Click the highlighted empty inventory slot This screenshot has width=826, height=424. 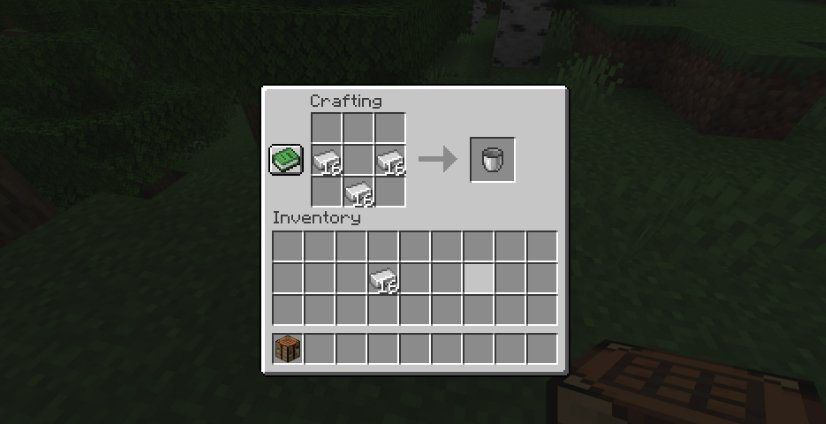click(478, 278)
